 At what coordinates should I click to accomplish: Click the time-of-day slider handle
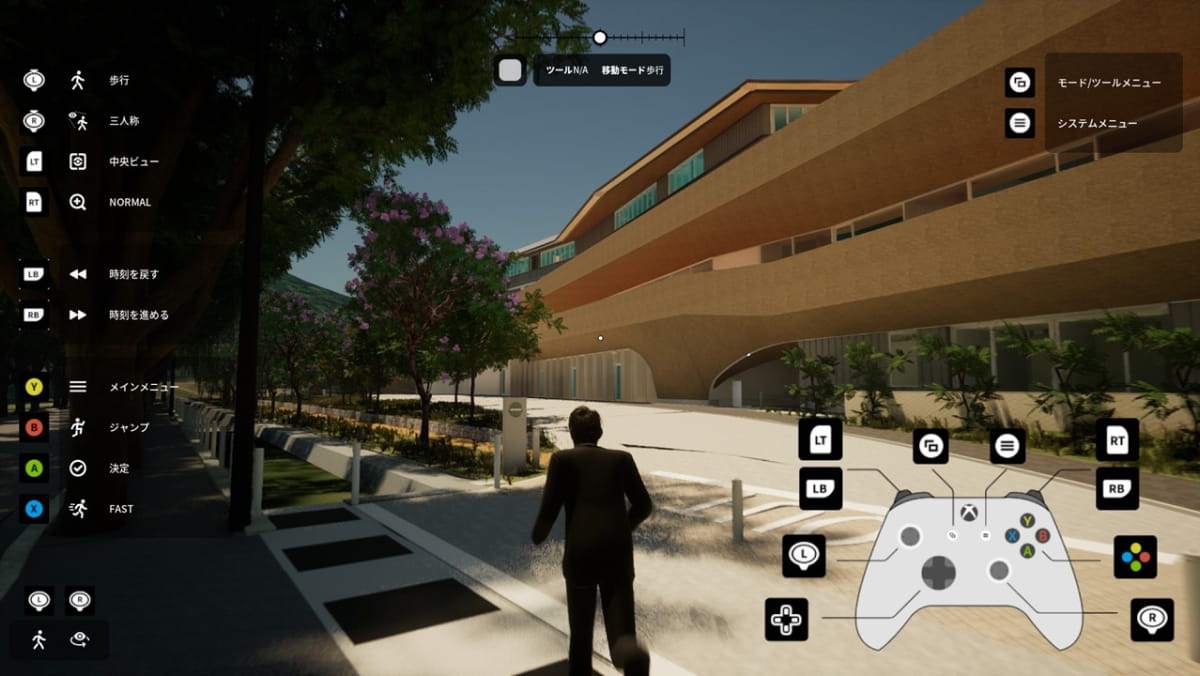tap(600, 38)
